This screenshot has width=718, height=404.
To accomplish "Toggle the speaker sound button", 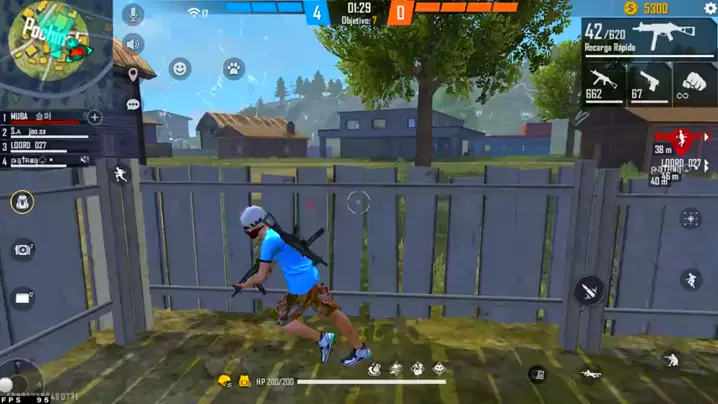I will [x=132, y=44].
